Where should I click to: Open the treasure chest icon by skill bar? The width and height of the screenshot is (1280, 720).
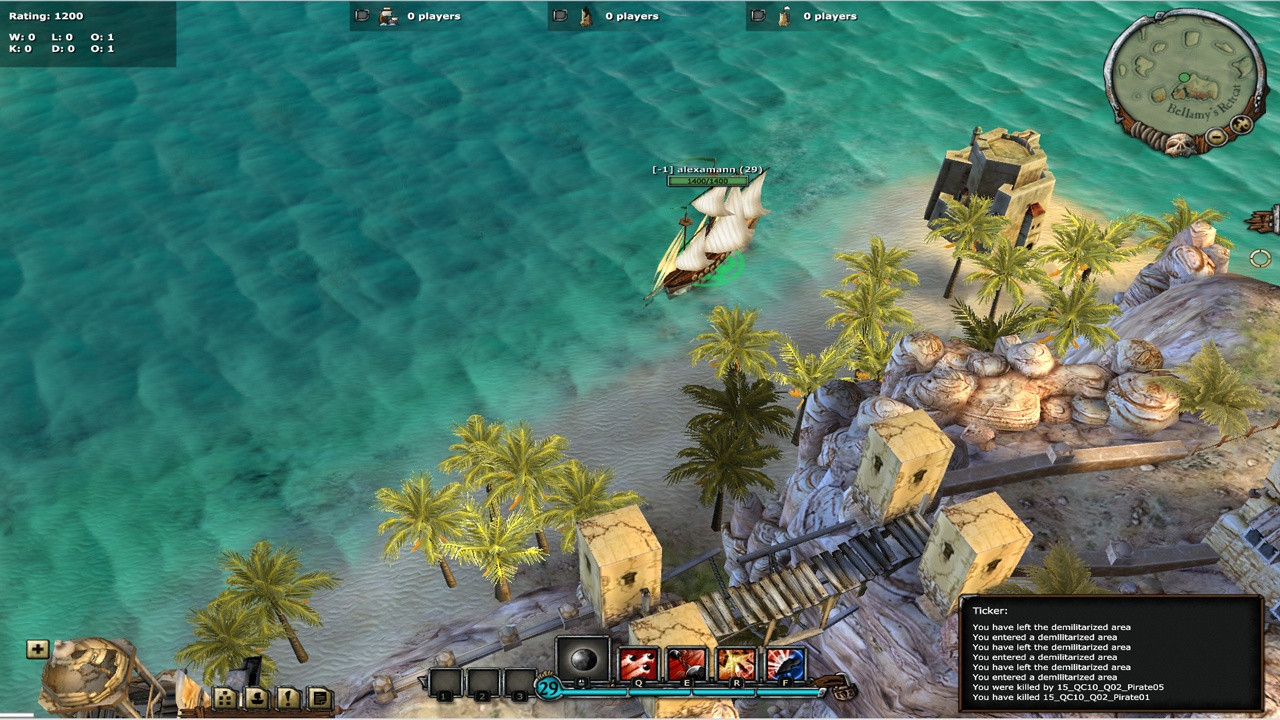843,690
